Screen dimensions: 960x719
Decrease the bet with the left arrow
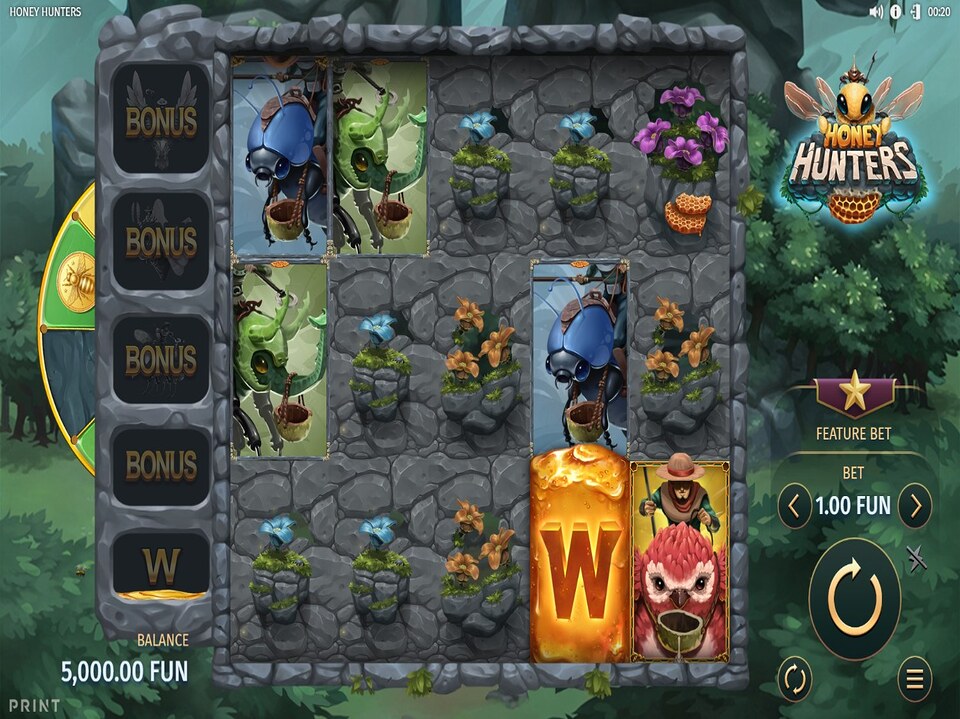click(x=794, y=507)
